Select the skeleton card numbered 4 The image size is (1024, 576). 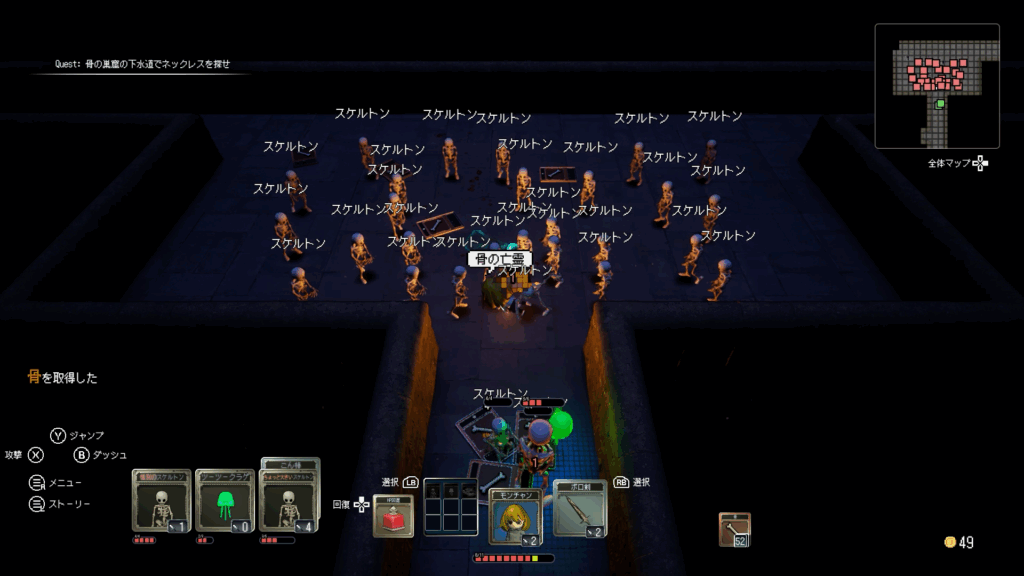pos(289,500)
